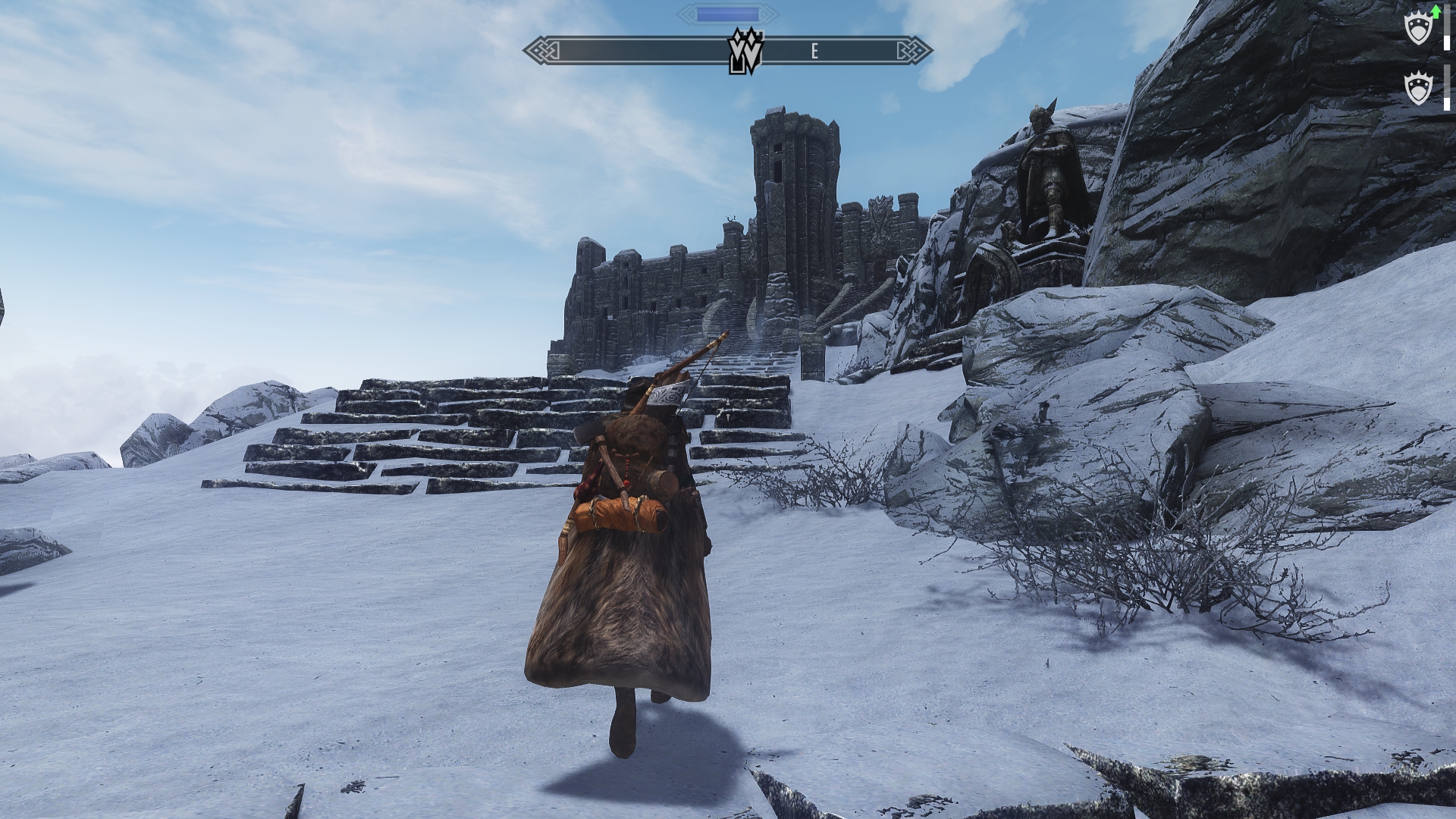Select the shield effect icon without an arrow
The width and height of the screenshot is (1456, 819).
1417,89
